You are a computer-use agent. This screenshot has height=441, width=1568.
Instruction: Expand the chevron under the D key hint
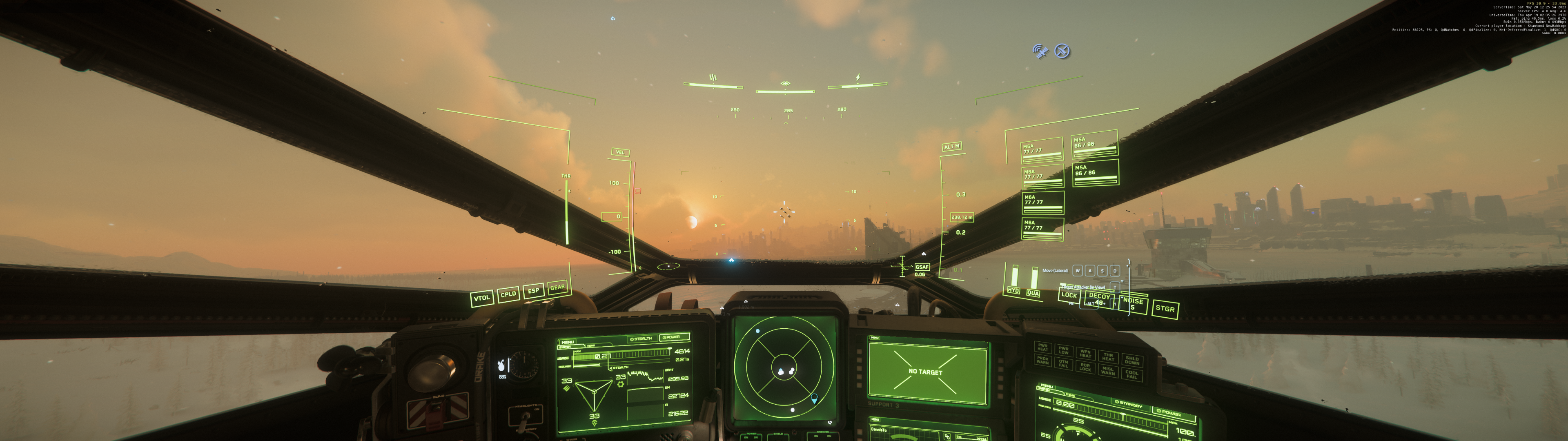1122,281
